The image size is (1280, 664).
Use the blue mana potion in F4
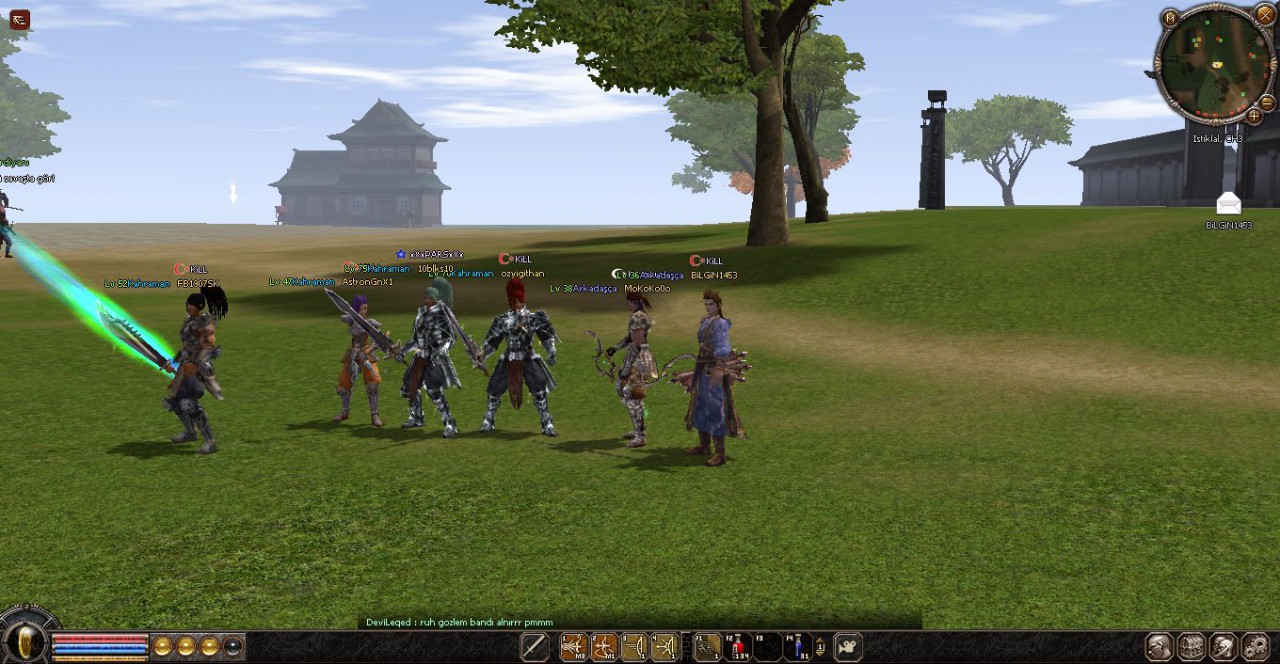pos(797,647)
